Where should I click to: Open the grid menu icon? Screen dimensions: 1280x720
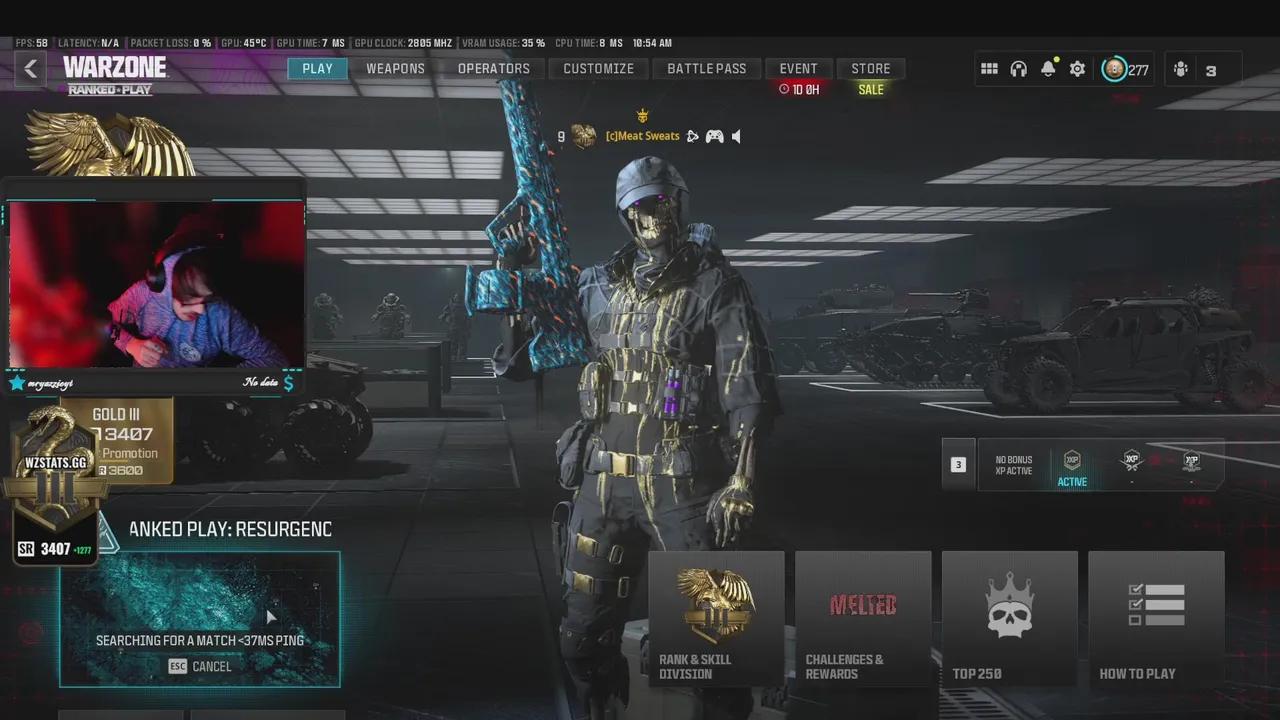pyautogui.click(x=989, y=69)
